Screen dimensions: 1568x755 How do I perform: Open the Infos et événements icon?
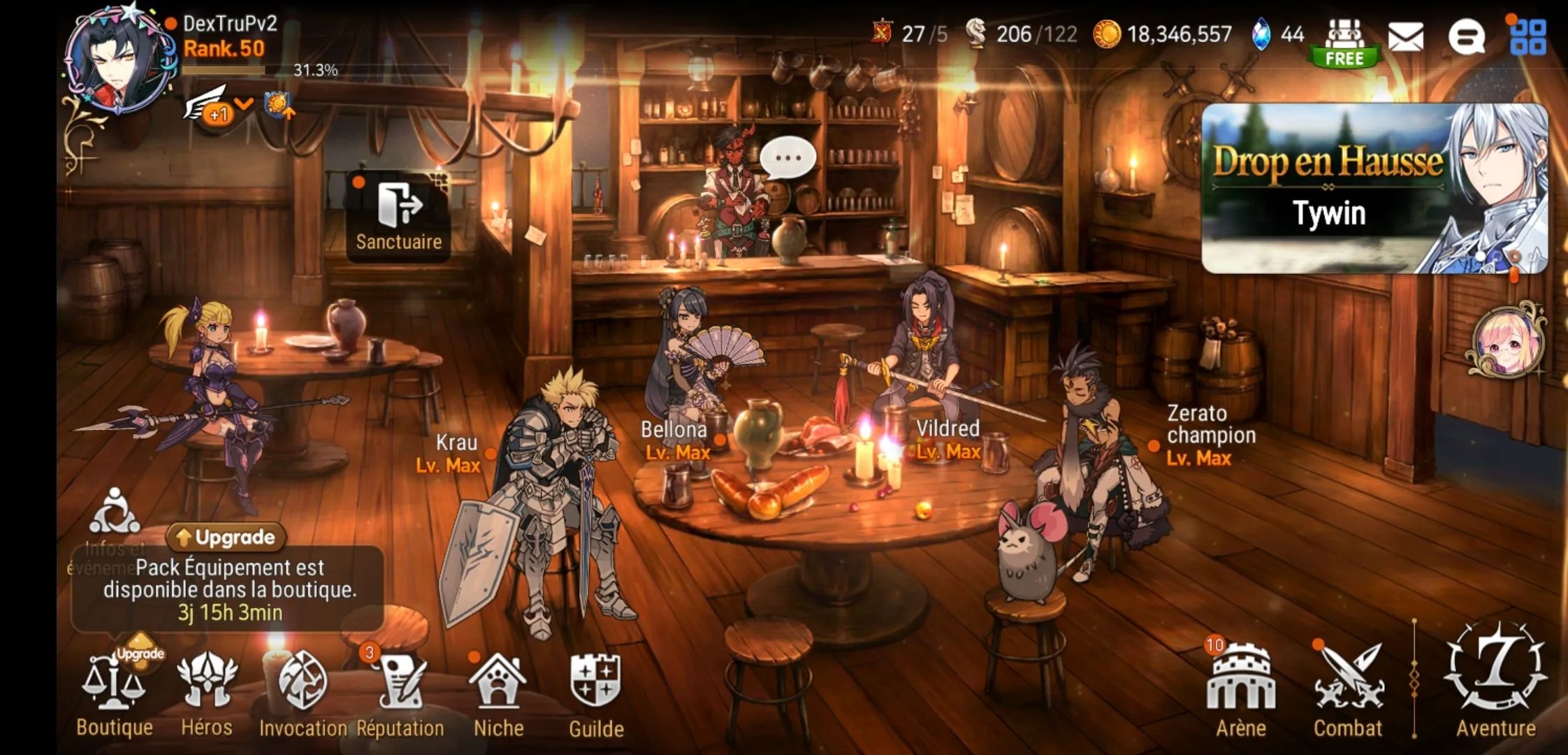(x=114, y=514)
